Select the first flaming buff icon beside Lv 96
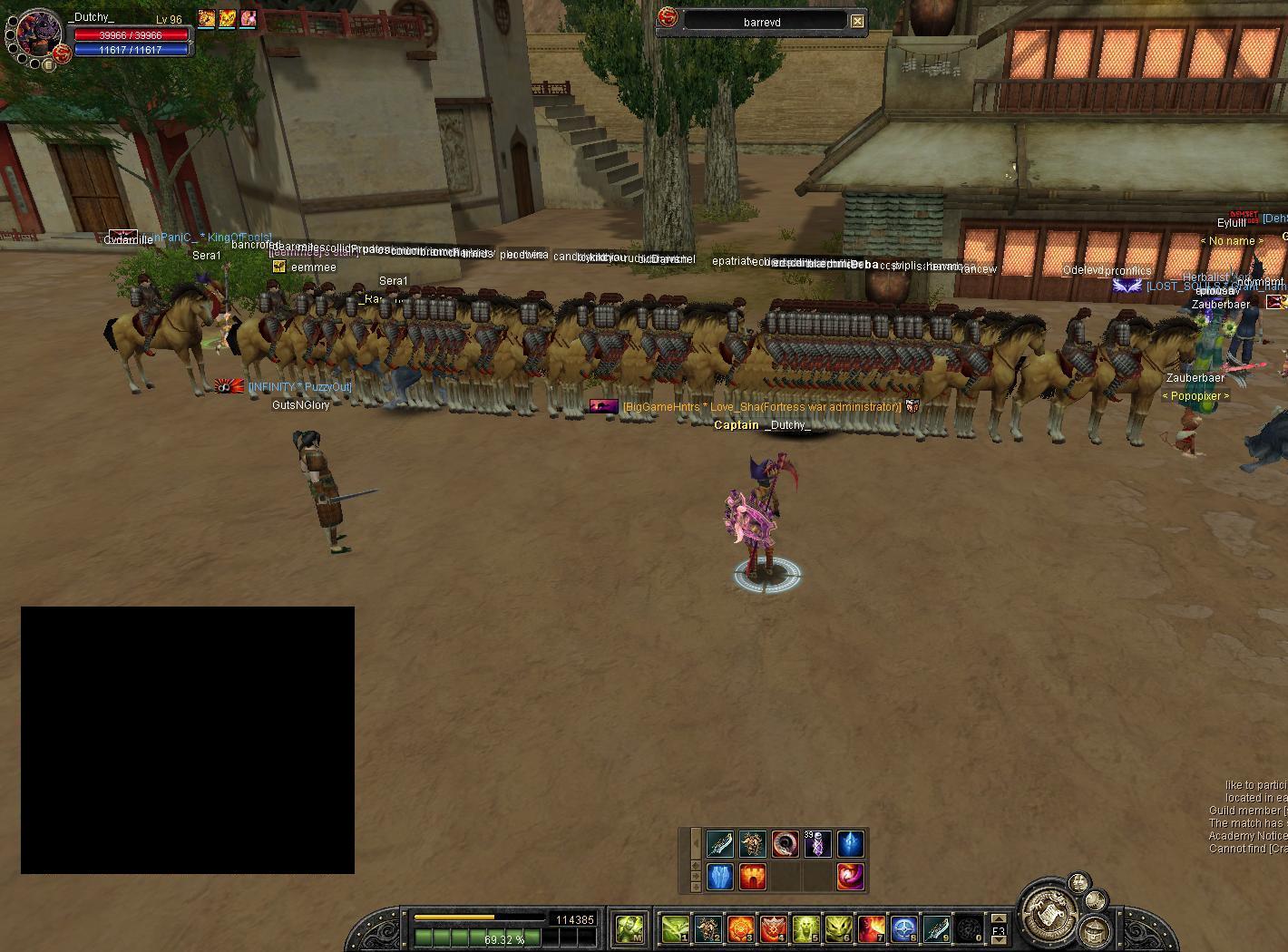Screen dimensions: 1288x952 click(x=207, y=18)
